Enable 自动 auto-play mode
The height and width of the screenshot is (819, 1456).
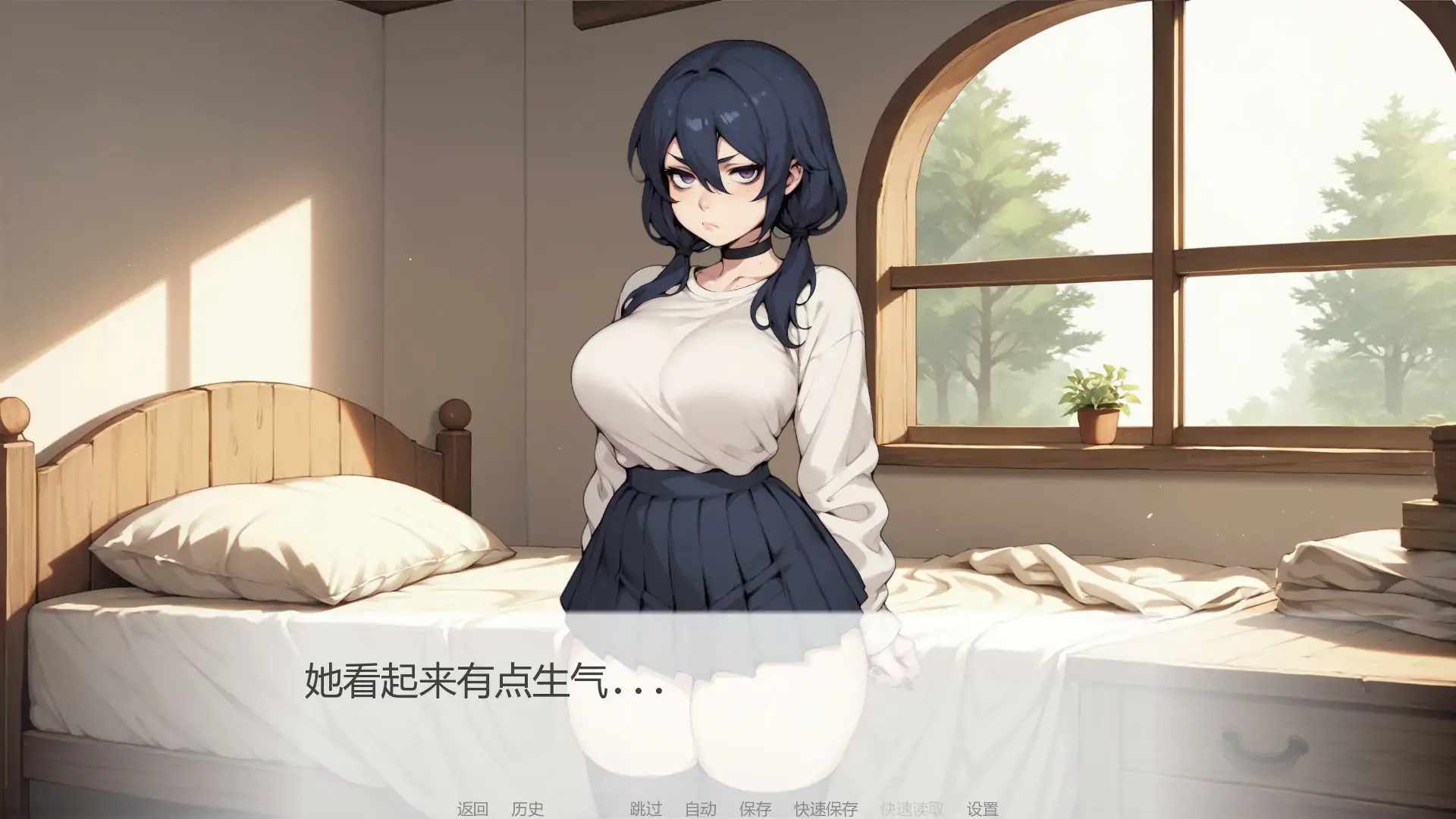701,808
